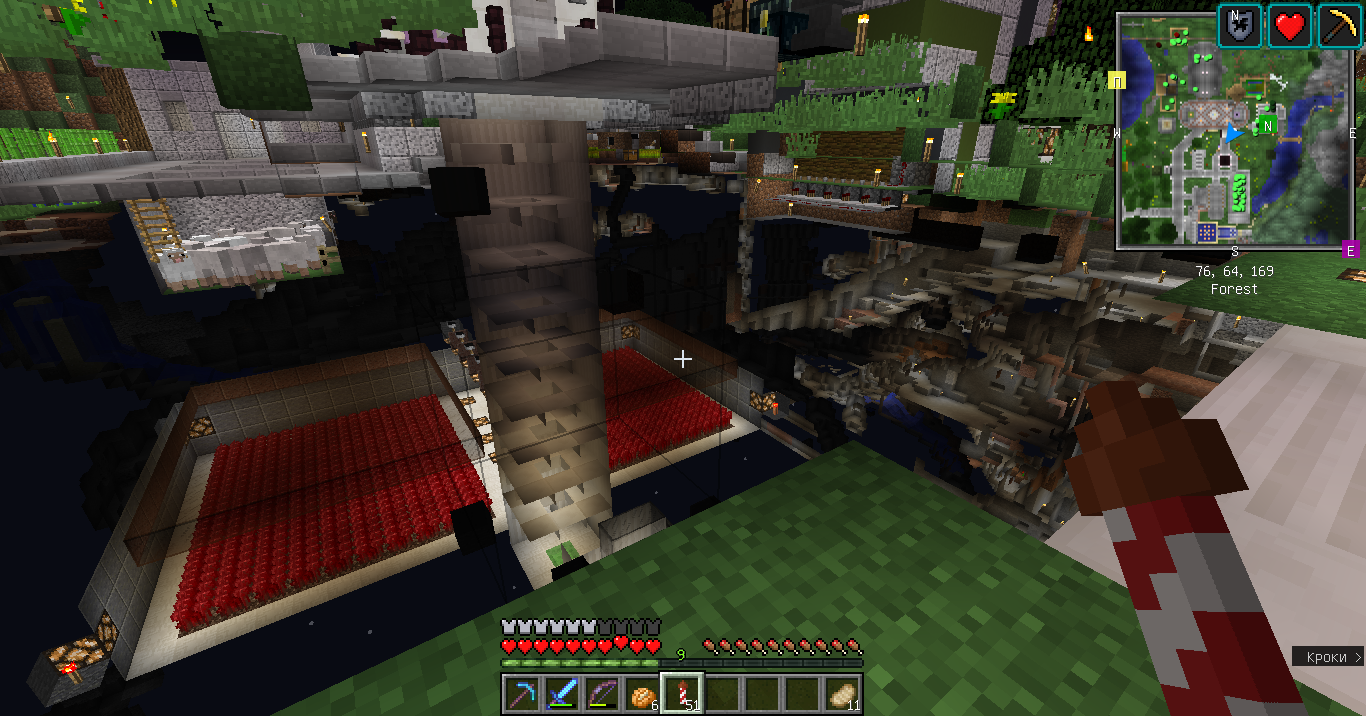The width and height of the screenshot is (1366, 716).
Task: Select the green N waypoint marker
Action: pyautogui.click(x=1268, y=126)
